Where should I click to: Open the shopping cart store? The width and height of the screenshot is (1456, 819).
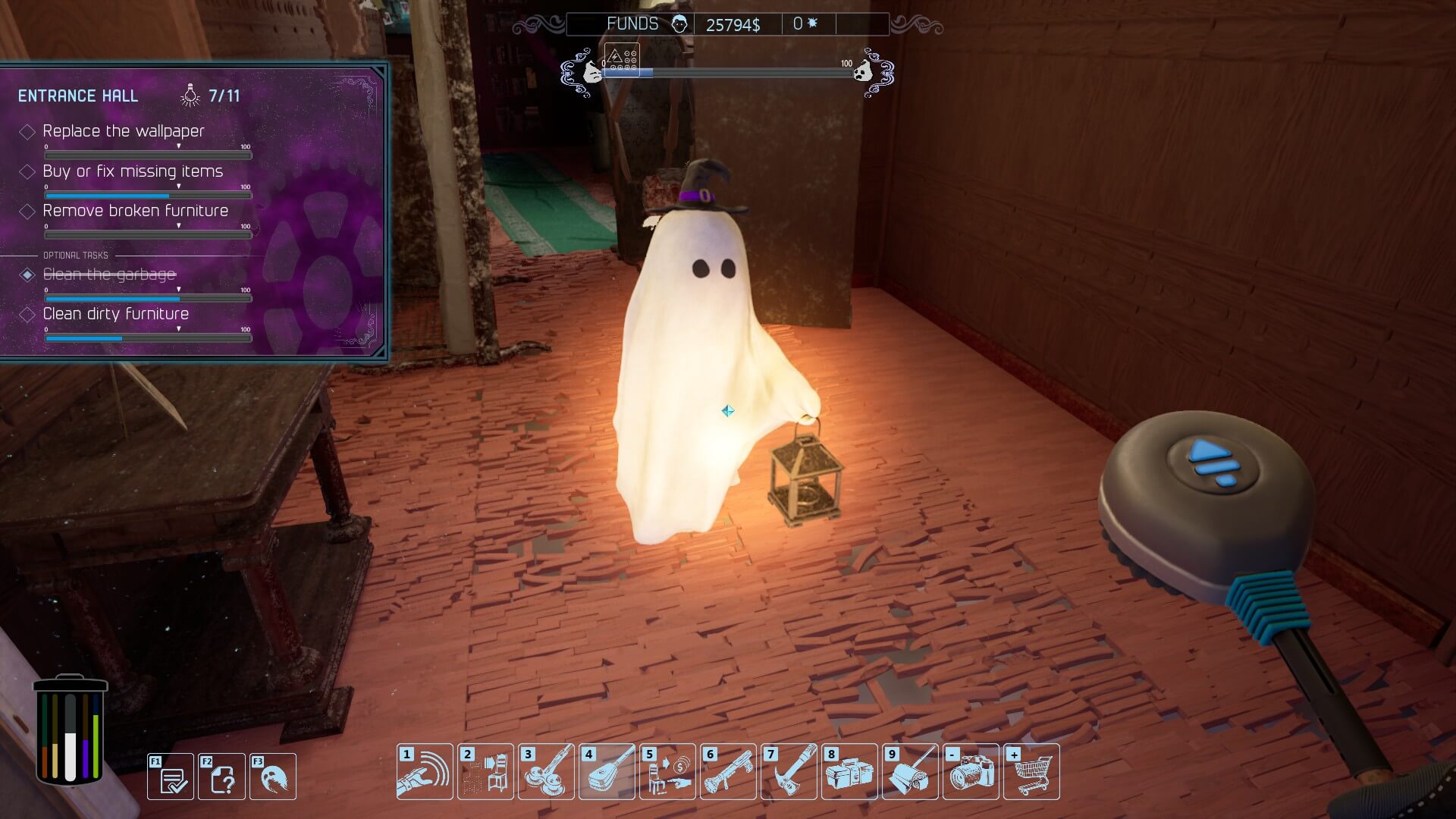1031,772
